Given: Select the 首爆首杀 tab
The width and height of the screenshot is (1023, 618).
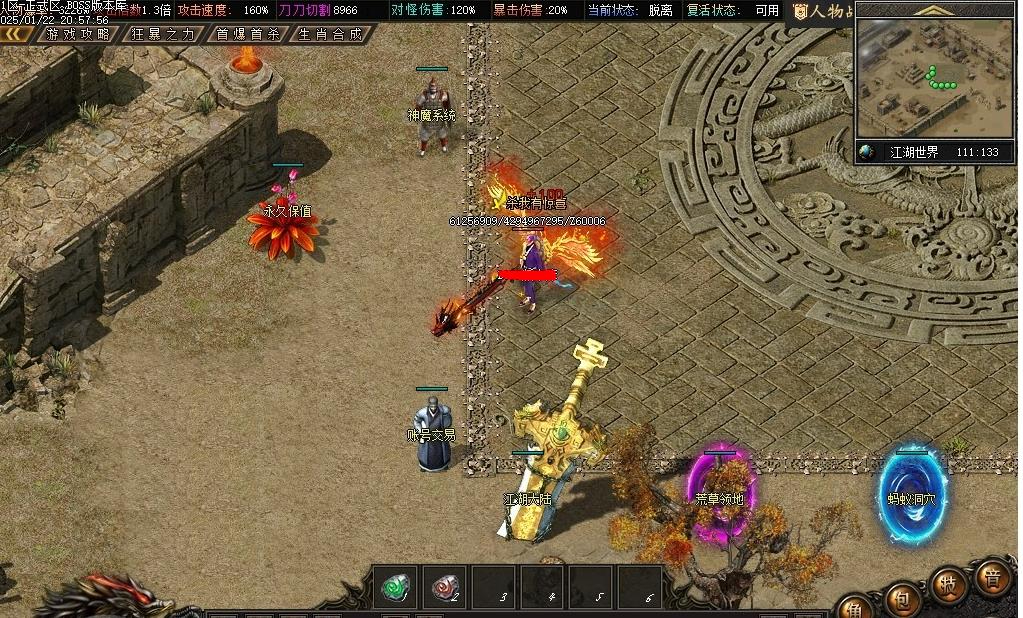Looking at the screenshot, I should click(249, 33).
